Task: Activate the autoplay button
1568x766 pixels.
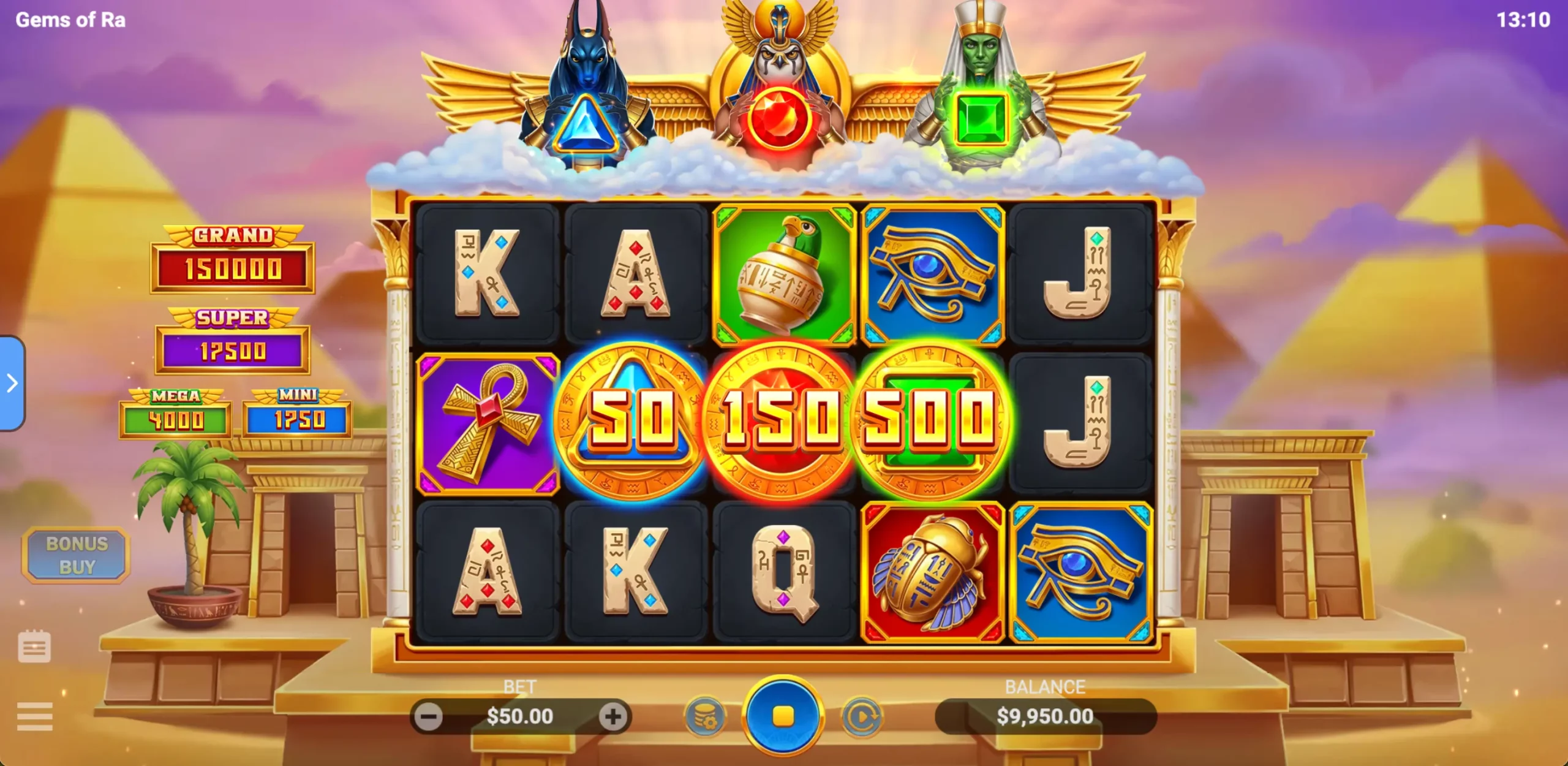Action: click(862, 716)
